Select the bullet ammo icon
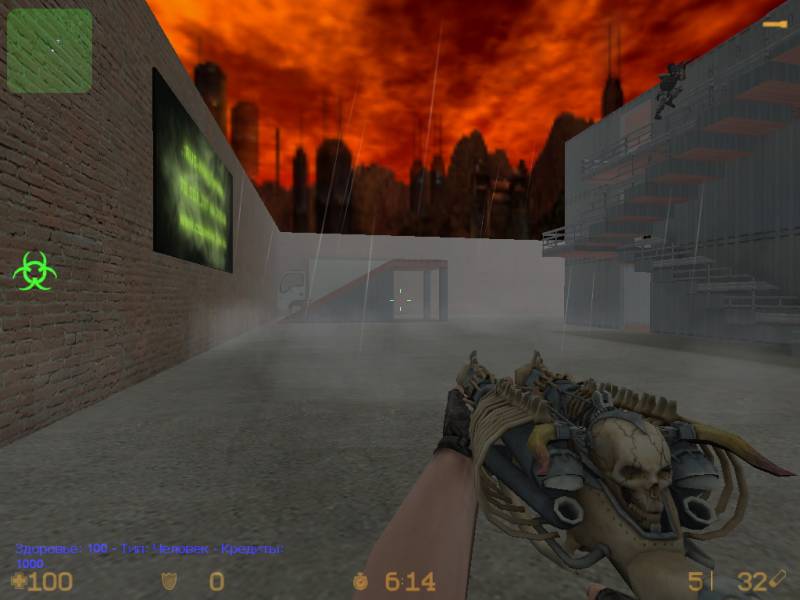800x600 pixels. pyautogui.click(x=779, y=579)
